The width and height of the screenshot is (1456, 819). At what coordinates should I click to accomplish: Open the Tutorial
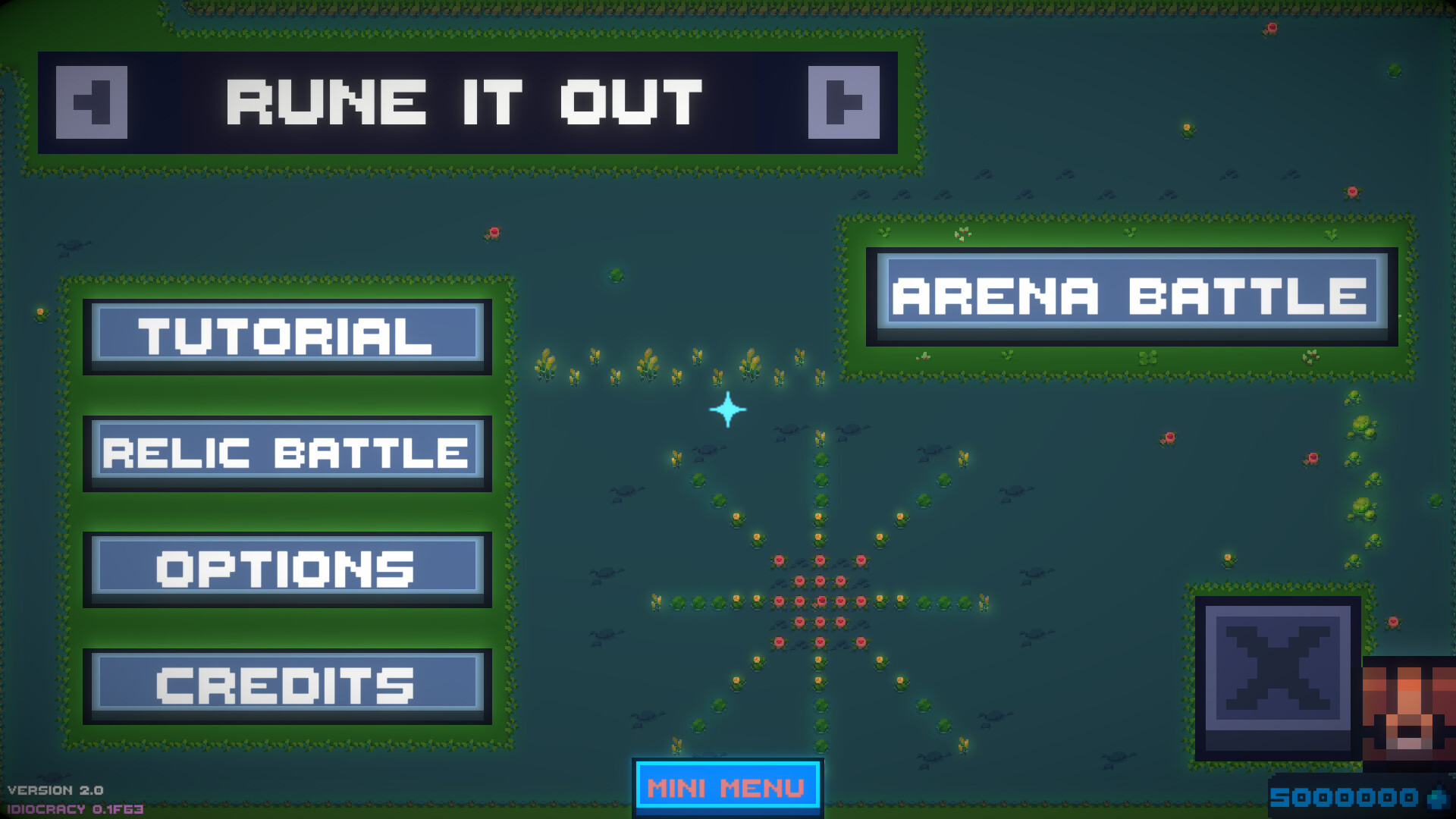pyautogui.click(x=286, y=336)
